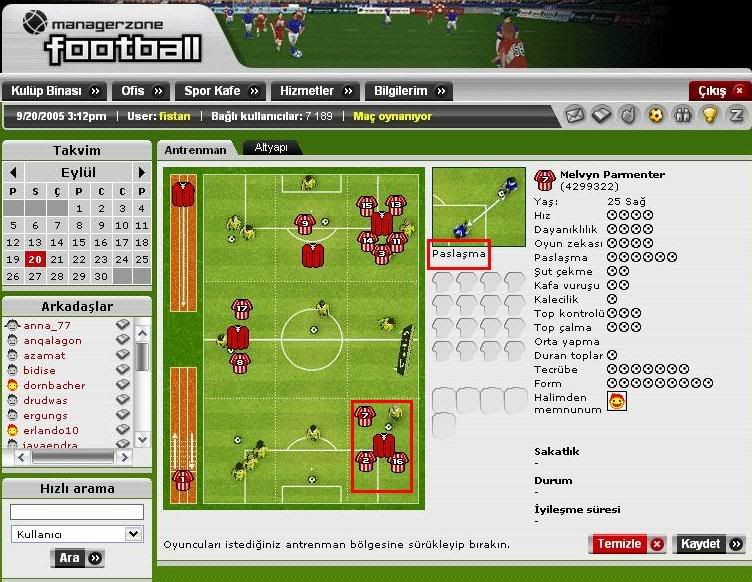Image resolution: width=752 pixels, height=582 pixels.
Task: Click the Maç oynanıyor status link
Action: click(393, 116)
